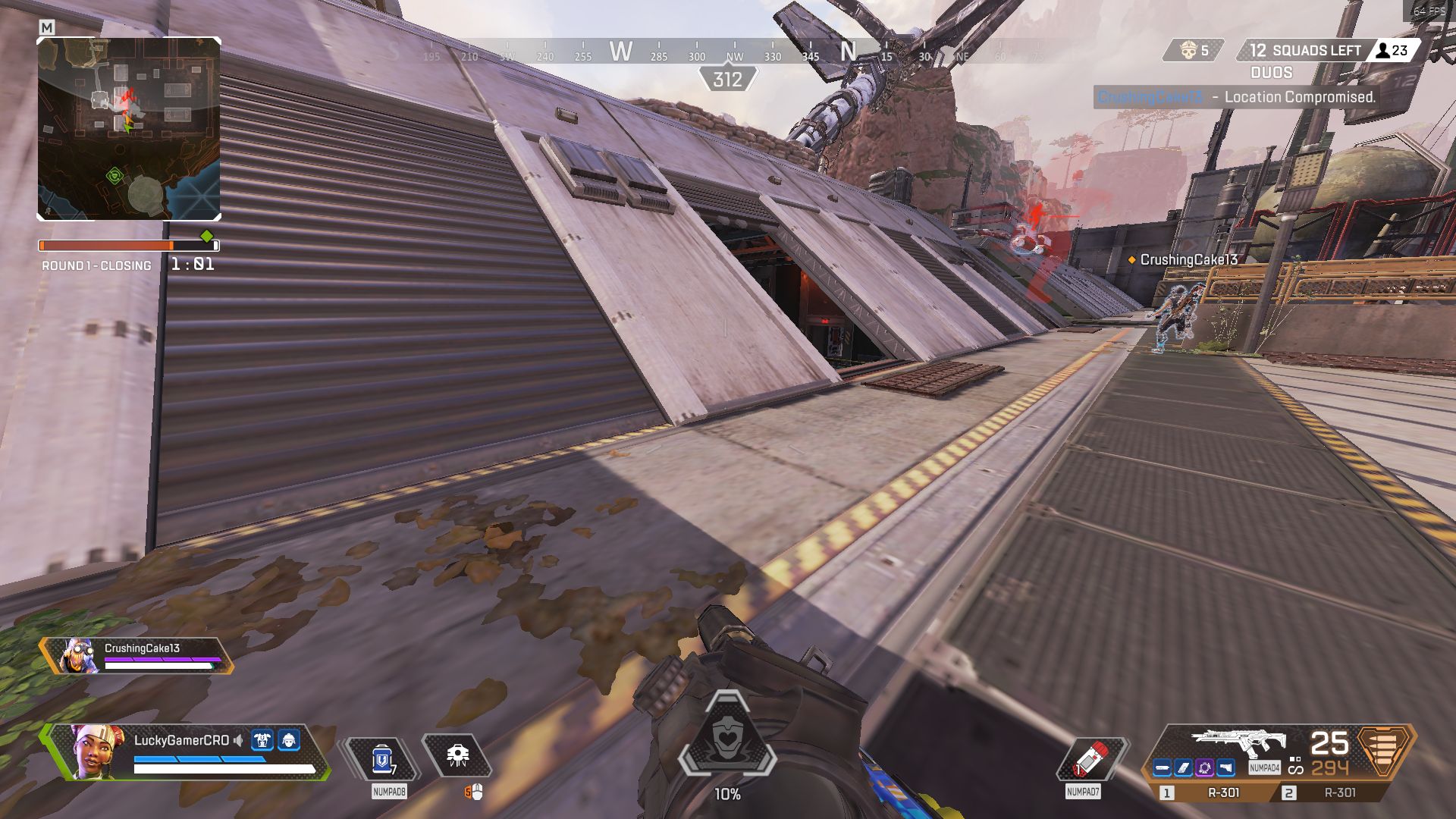Click the light ammo type icon
This screenshot has height=819, width=1456.
click(x=1384, y=750)
